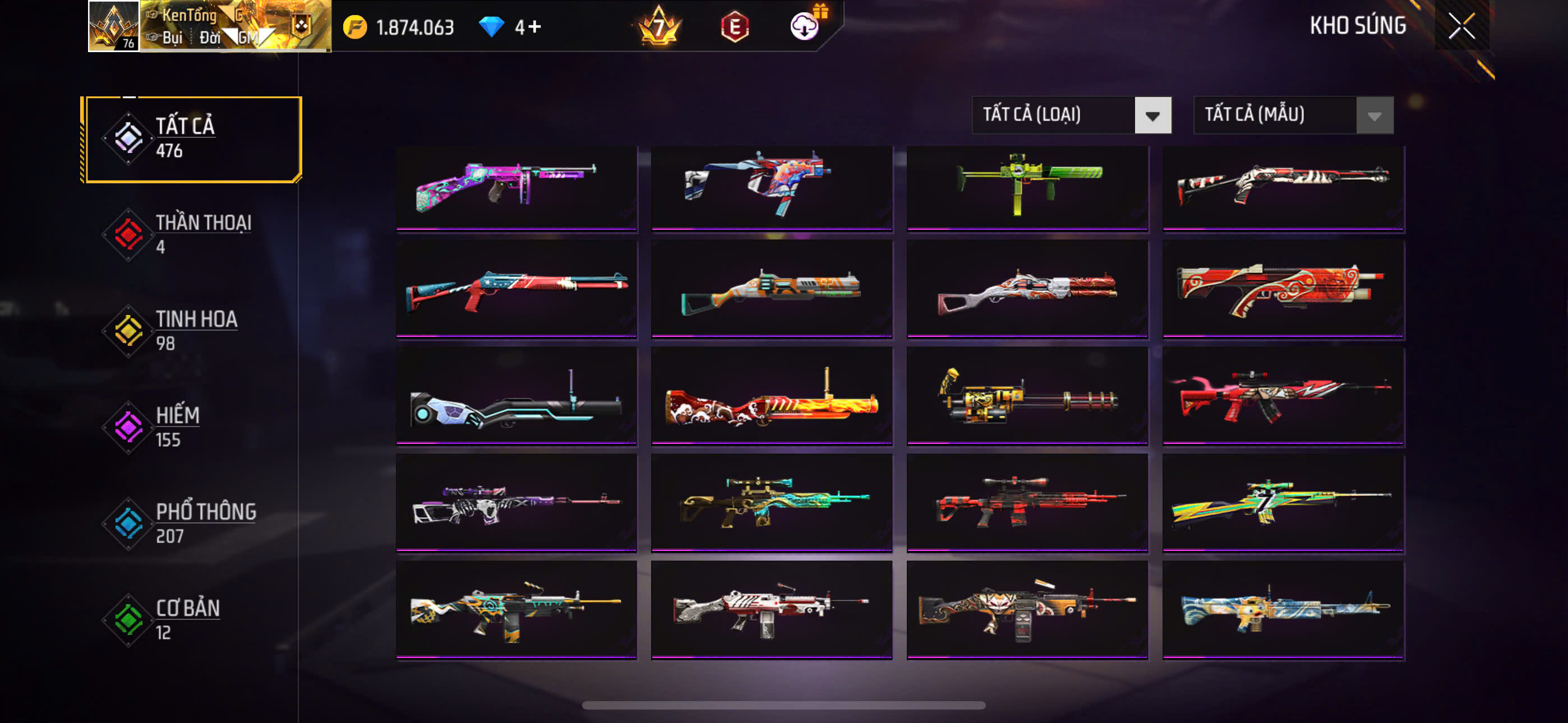The image size is (1568, 723).
Task: Select the pink-purple Thompson gun skin
Action: [516, 187]
